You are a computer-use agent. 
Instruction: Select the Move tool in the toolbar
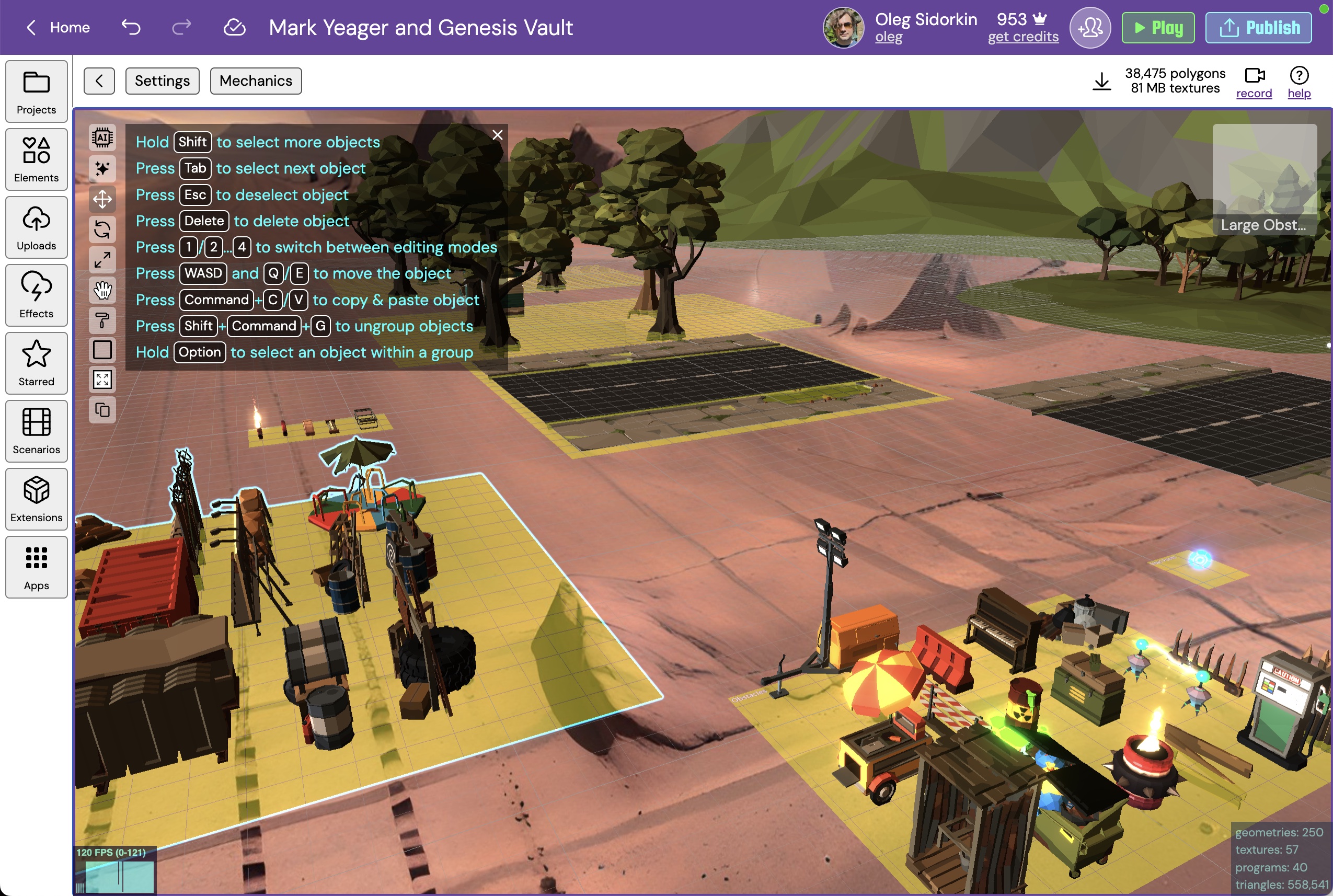(103, 199)
